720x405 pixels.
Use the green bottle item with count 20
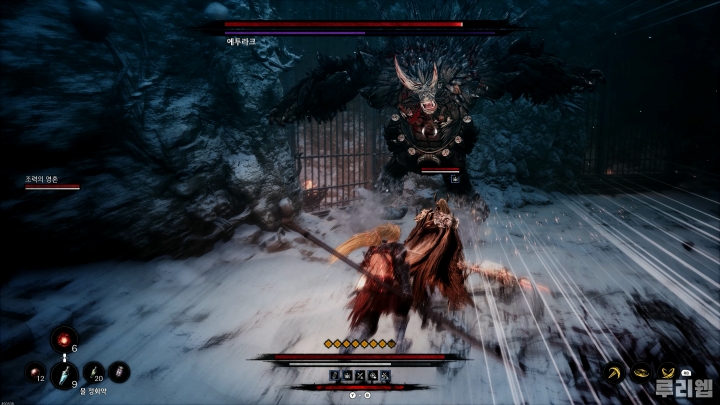94,371
